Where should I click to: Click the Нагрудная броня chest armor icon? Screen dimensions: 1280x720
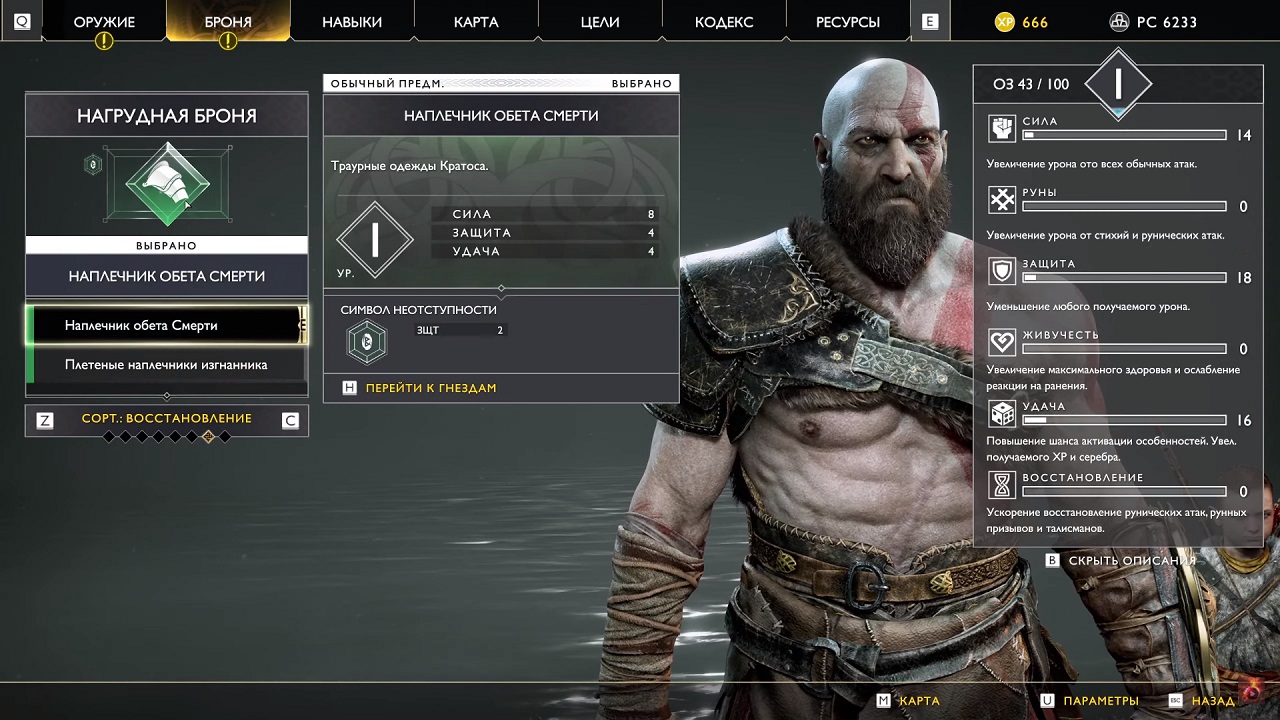pos(167,184)
